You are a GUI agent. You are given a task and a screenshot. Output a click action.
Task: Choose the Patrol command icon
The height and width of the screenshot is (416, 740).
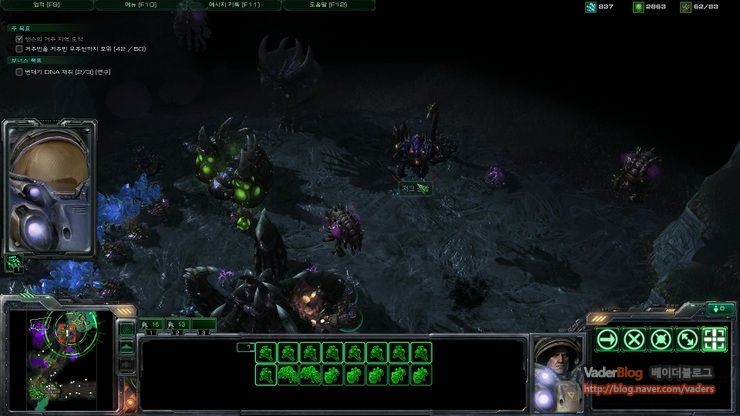tap(687, 339)
